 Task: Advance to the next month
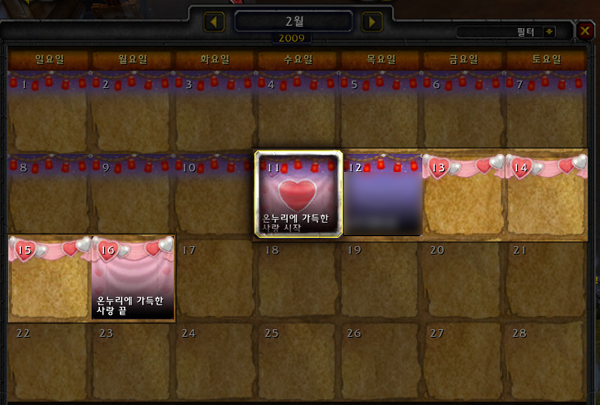pyautogui.click(x=372, y=21)
